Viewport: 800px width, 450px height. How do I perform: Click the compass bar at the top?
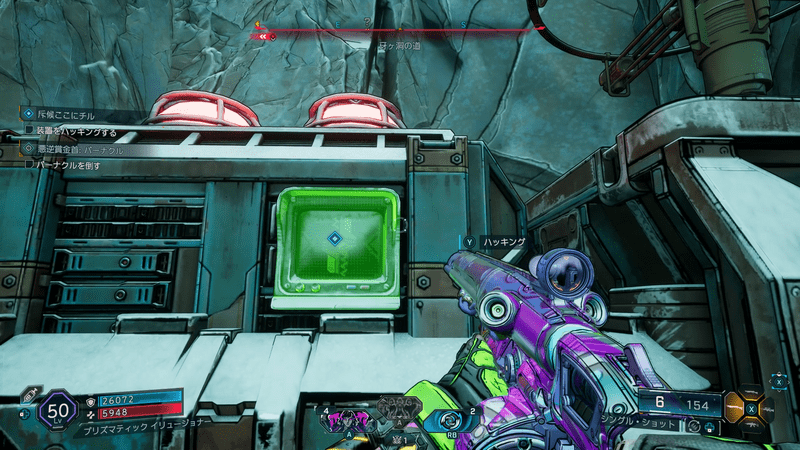[400, 32]
